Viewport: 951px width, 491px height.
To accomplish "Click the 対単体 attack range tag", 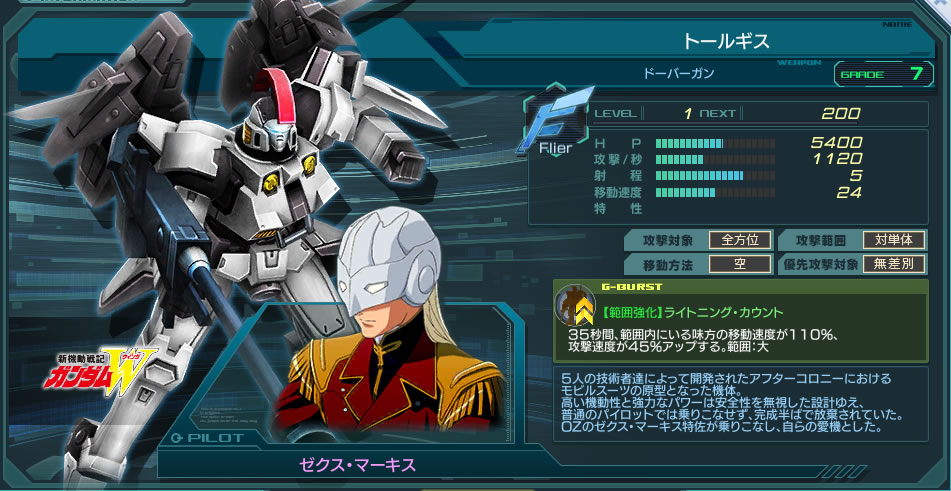I will point(894,240).
